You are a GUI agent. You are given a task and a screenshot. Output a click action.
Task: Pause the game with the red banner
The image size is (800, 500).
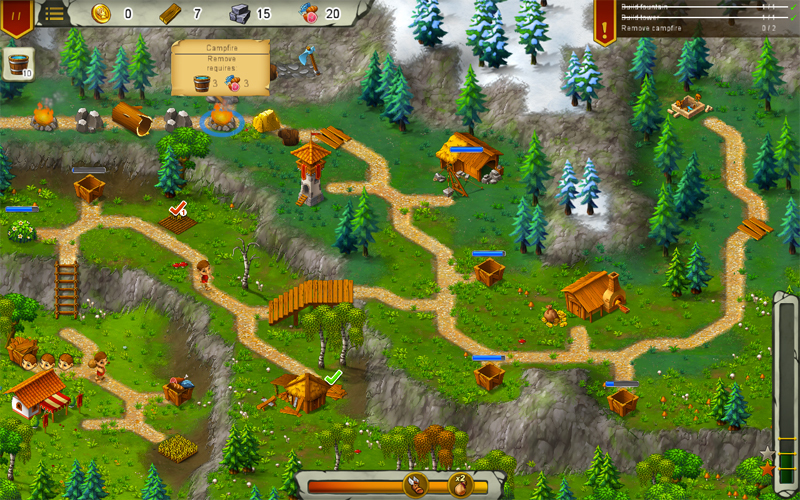(17, 14)
